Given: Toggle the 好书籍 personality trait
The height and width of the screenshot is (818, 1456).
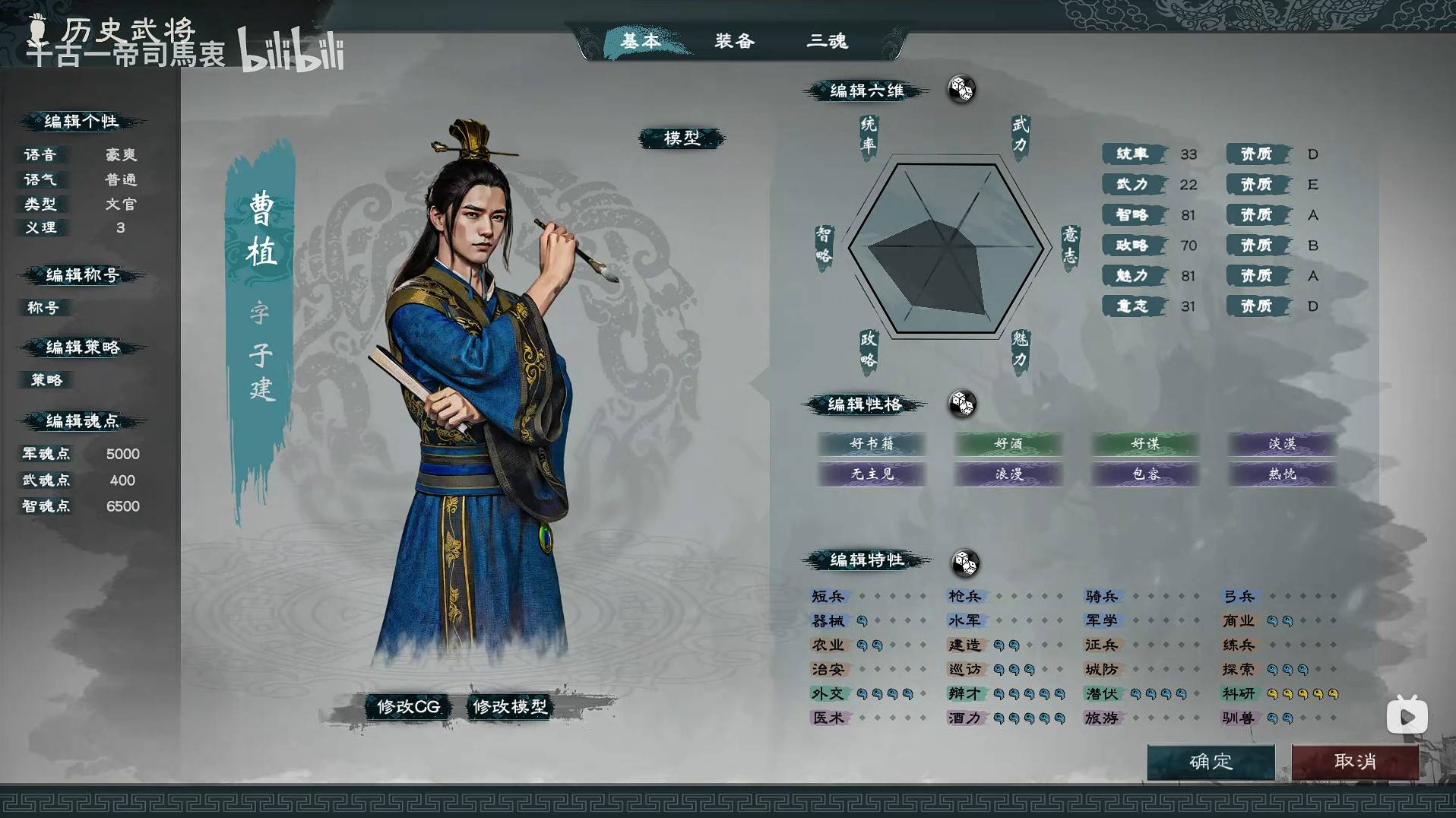Looking at the screenshot, I should pyautogui.click(x=872, y=445).
